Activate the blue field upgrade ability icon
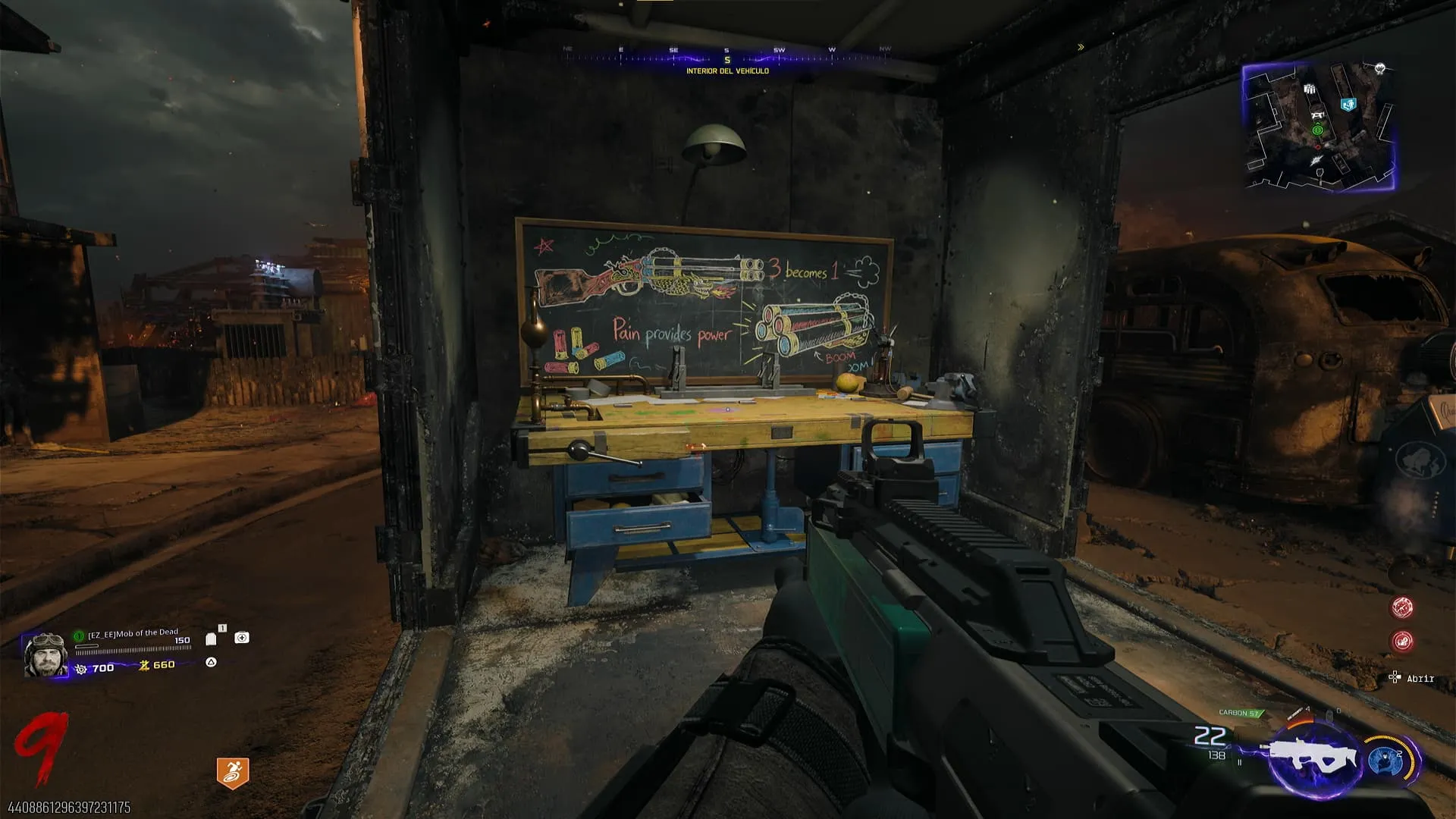 coord(1386,761)
